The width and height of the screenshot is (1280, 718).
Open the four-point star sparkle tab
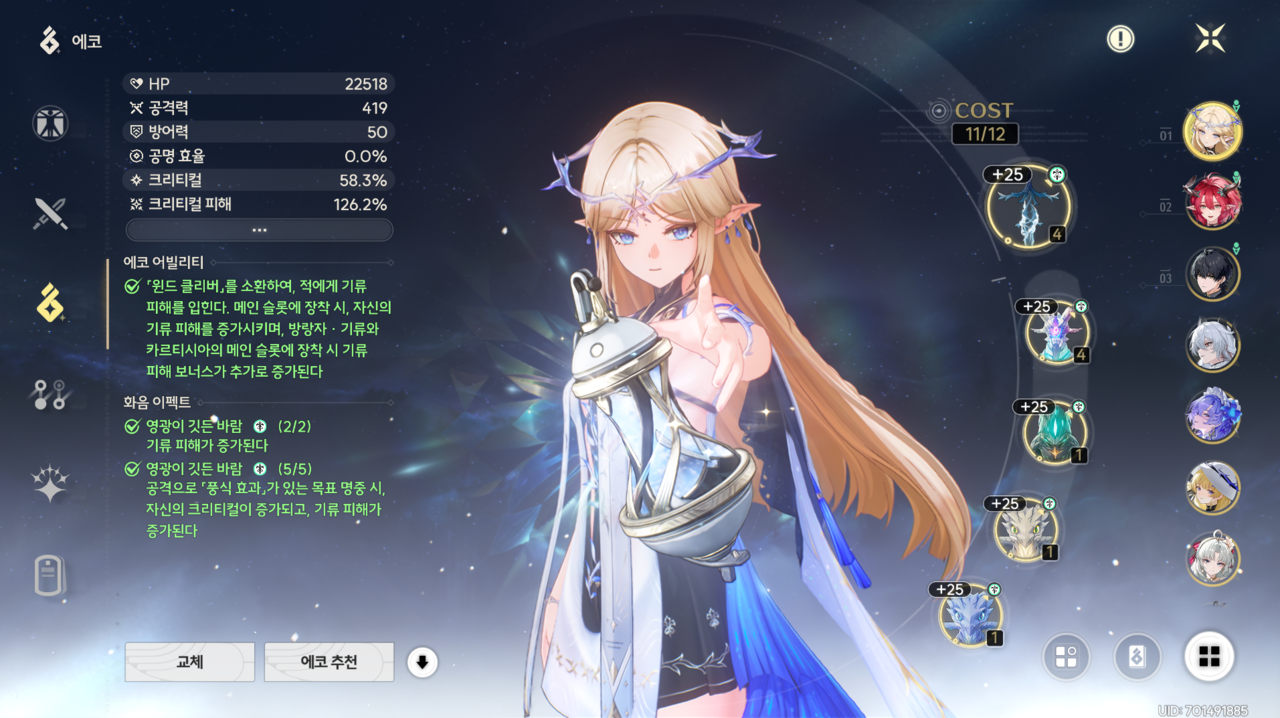click(50, 485)
